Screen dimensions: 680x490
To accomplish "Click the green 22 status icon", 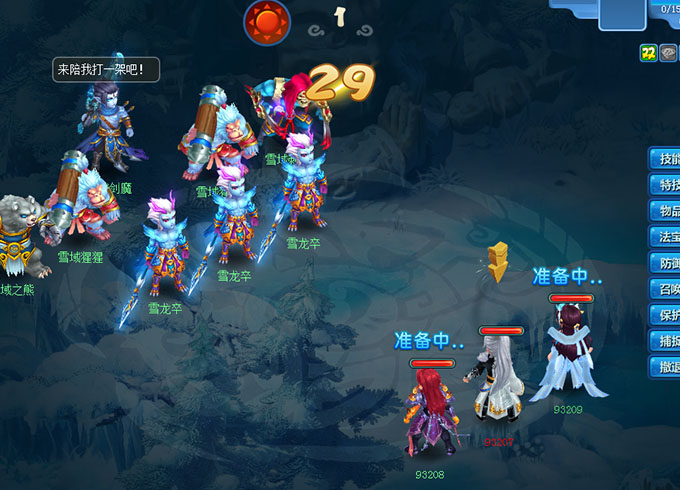I will (648, 53).
